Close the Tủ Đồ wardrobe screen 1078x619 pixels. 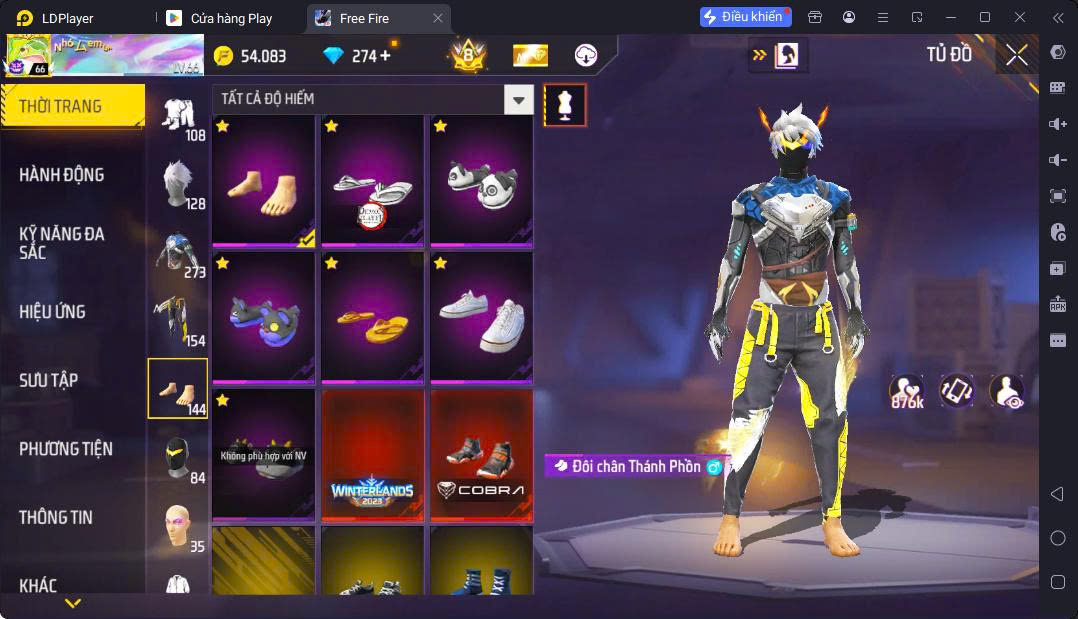1017,56
